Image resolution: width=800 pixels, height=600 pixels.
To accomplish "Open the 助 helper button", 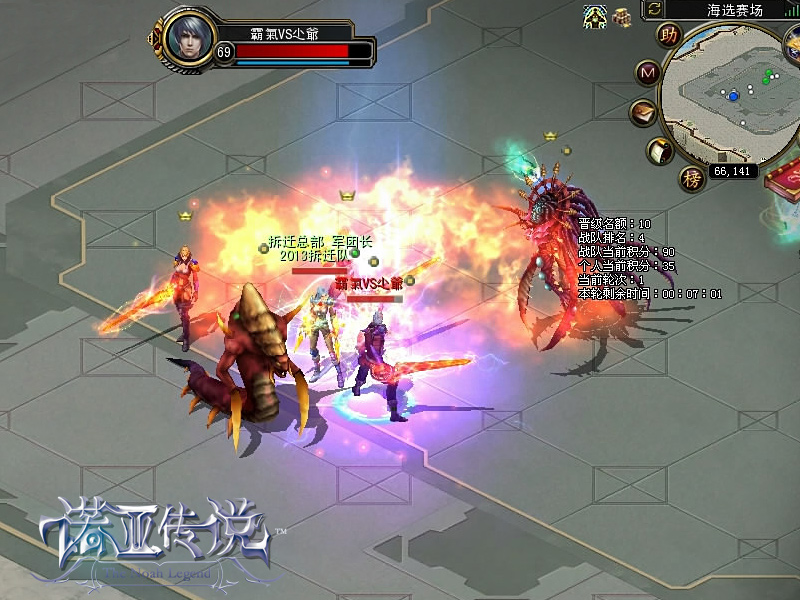I will click(x=668, y=34).
